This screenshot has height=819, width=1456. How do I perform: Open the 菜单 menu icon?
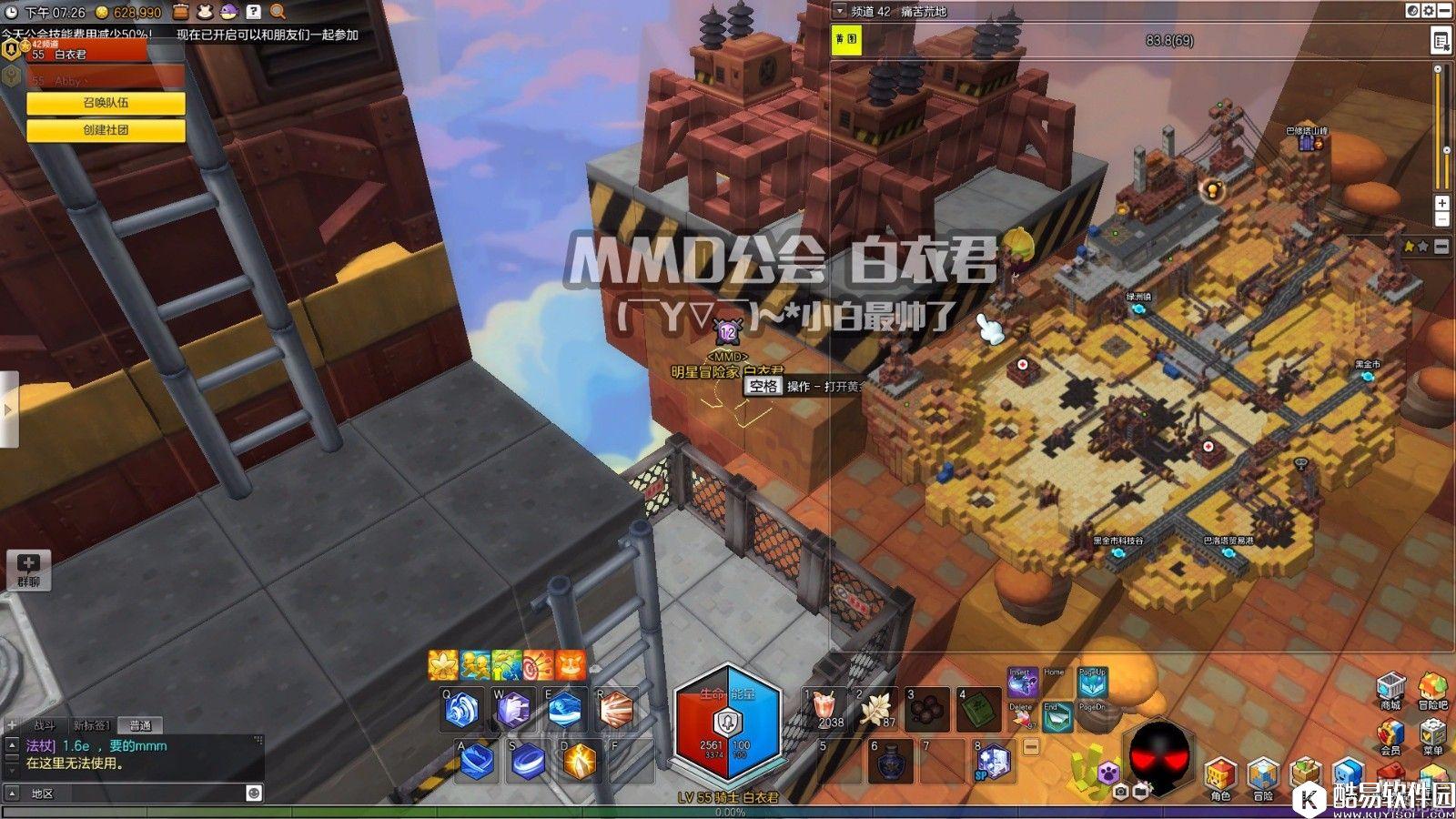coord(1432,736)
